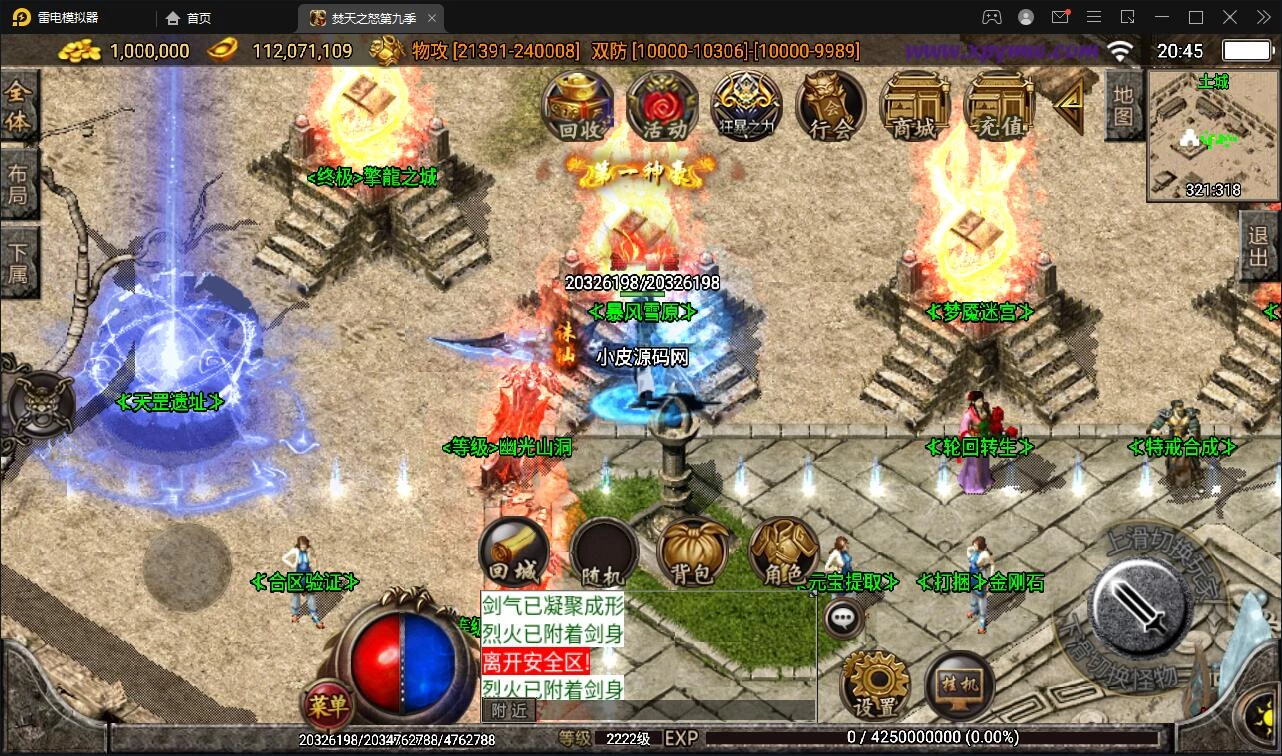This screenshot has width=1282, height=756.
Task: Switch to the 下属 tab
Action: tap(18, 262)
